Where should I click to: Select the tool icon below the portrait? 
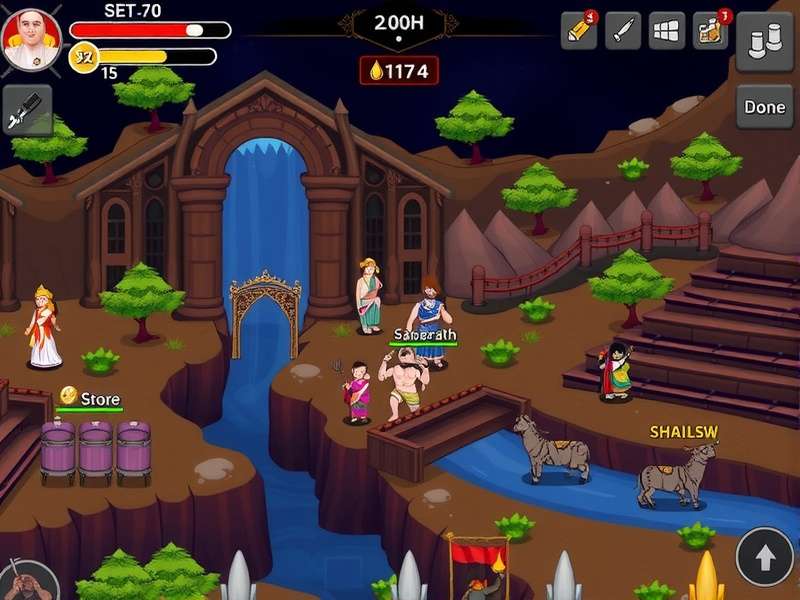[27, 110]
